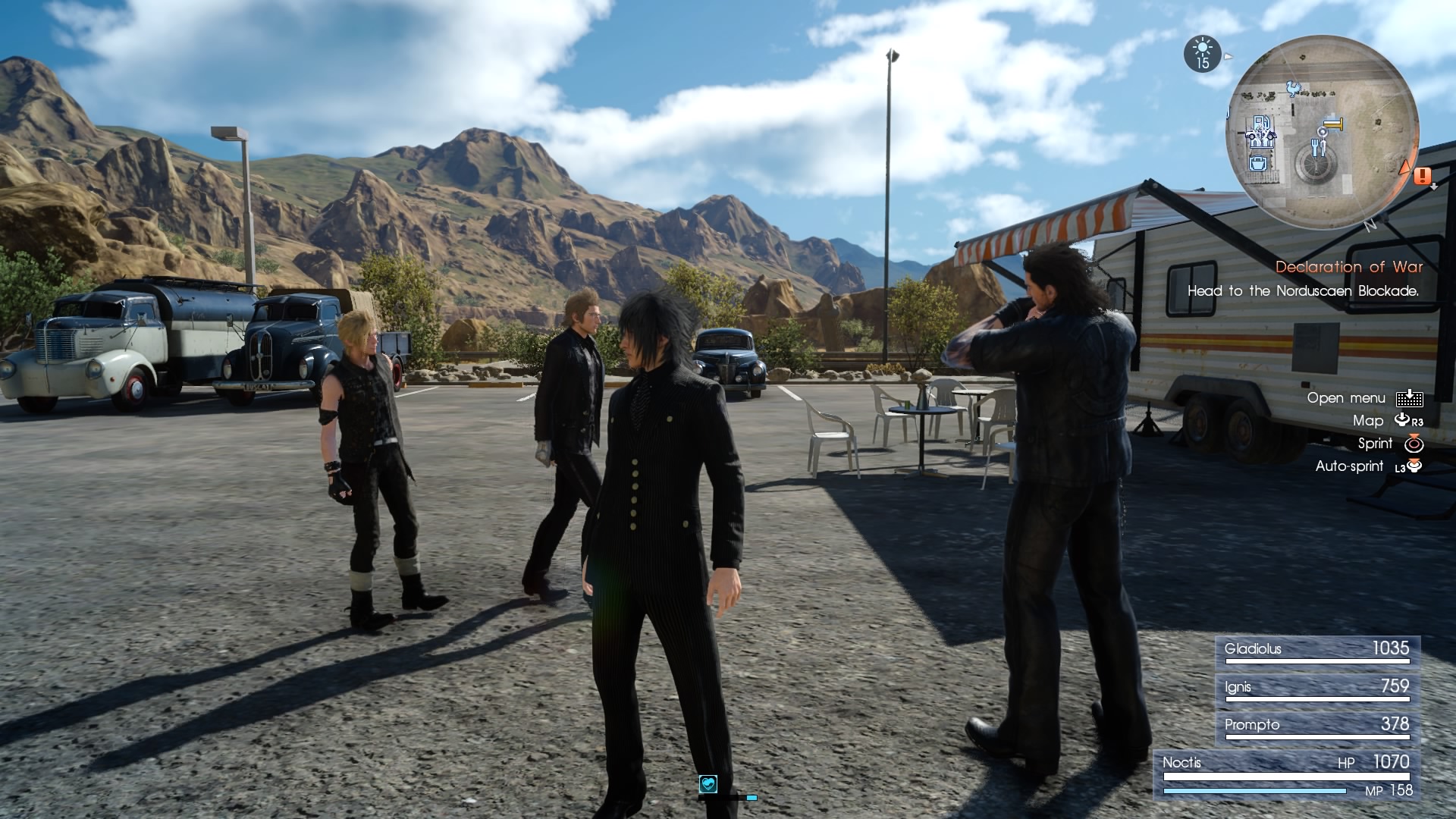1456x819 pixels.
Task: Click the teal heart status icon
Action: 708,783
